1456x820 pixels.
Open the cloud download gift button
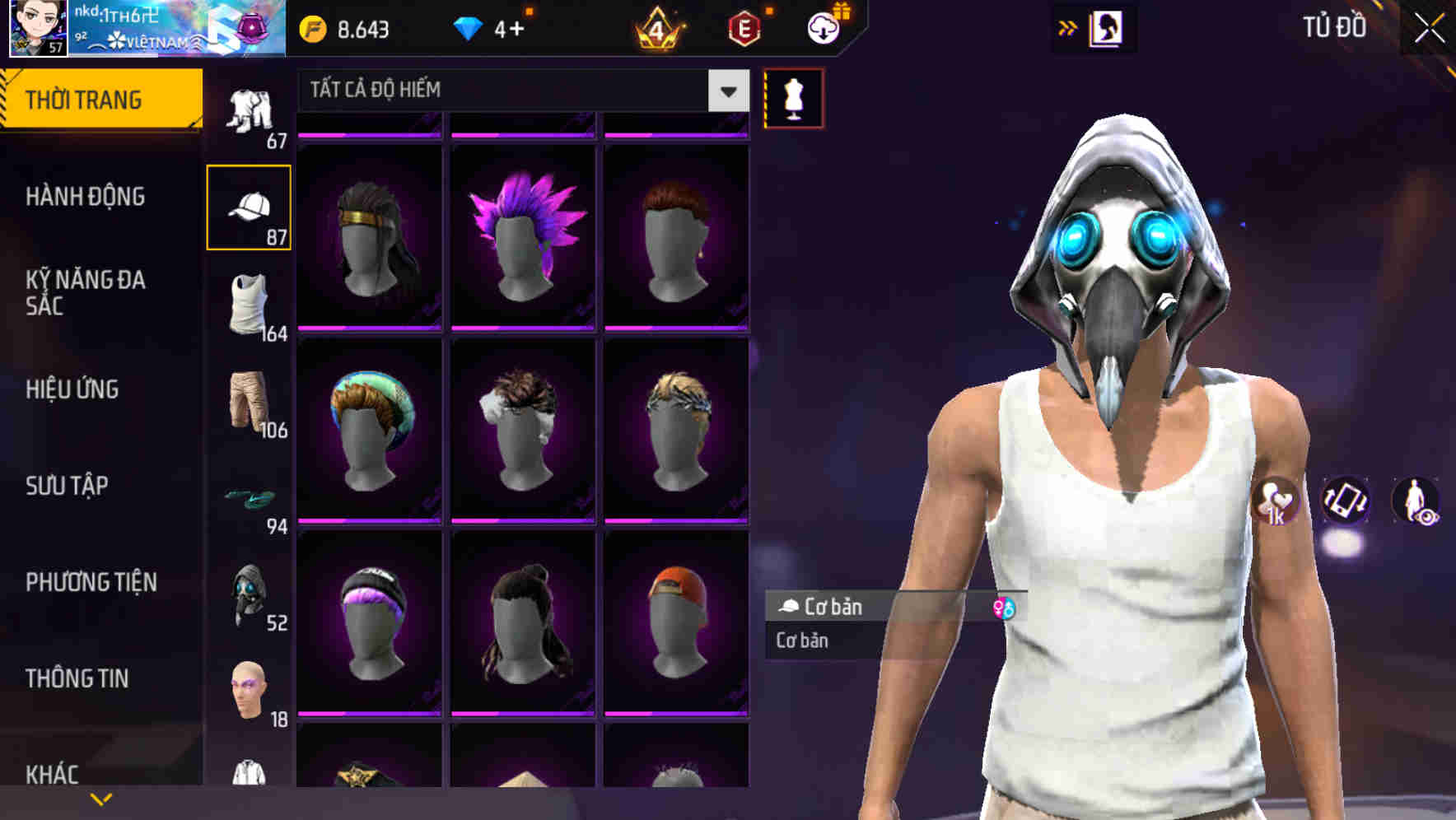pyautogui.click(x=824, y=27)
